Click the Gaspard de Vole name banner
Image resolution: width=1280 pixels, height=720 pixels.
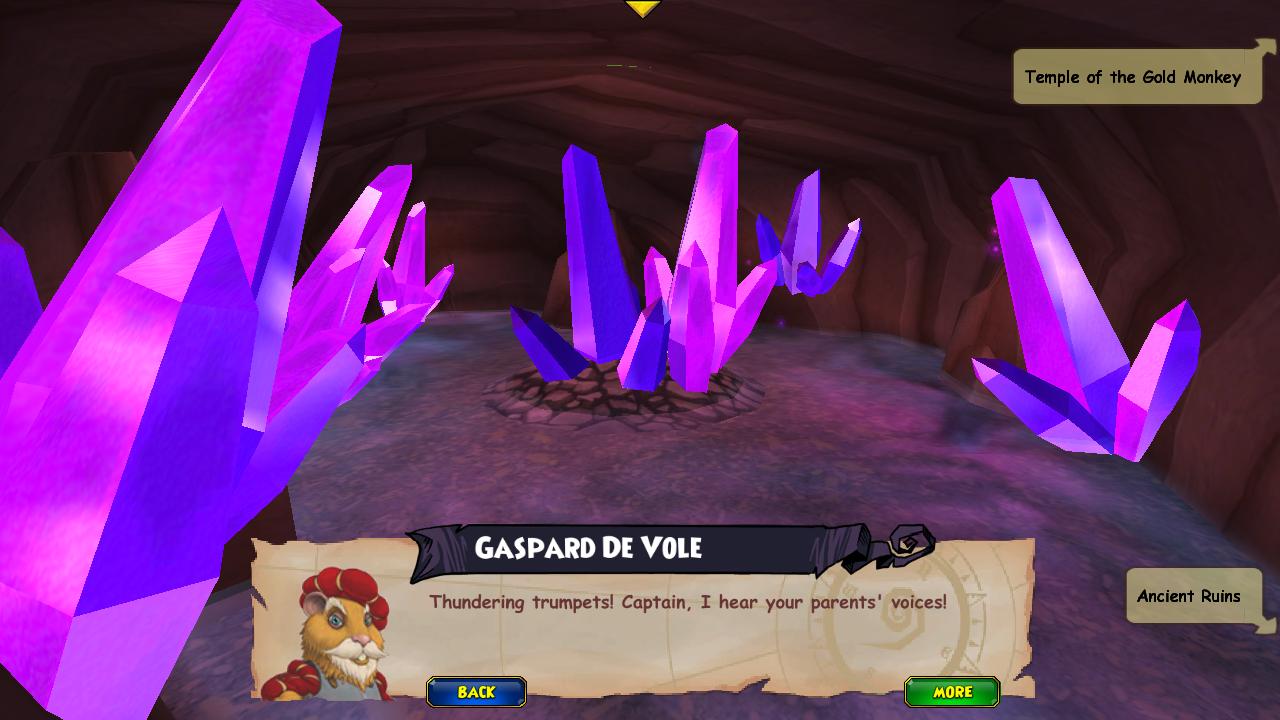(590, 548)
